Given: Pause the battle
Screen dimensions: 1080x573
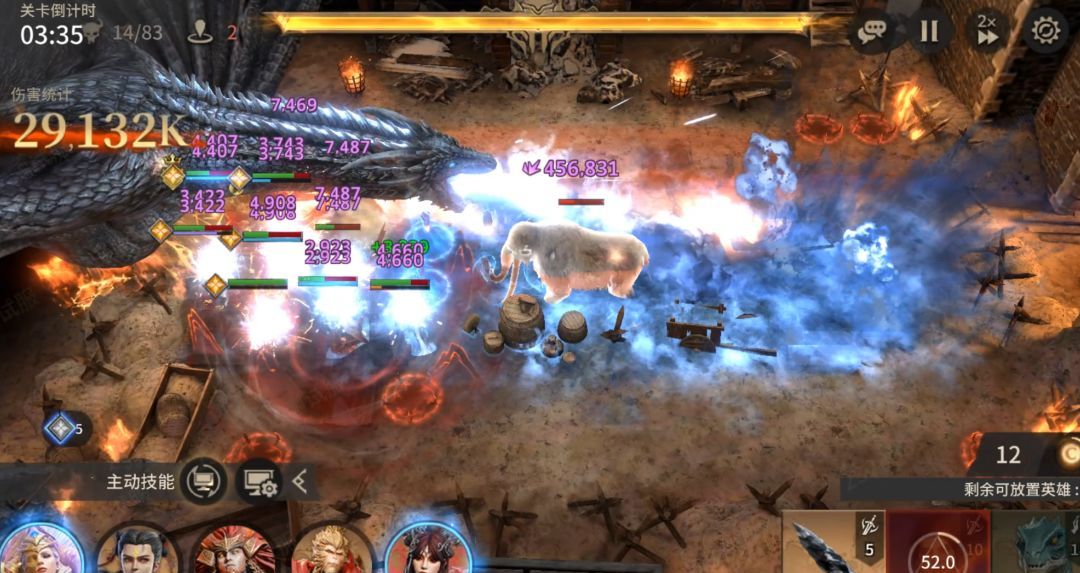Looking at the screenshot, I should click(929, 31).
